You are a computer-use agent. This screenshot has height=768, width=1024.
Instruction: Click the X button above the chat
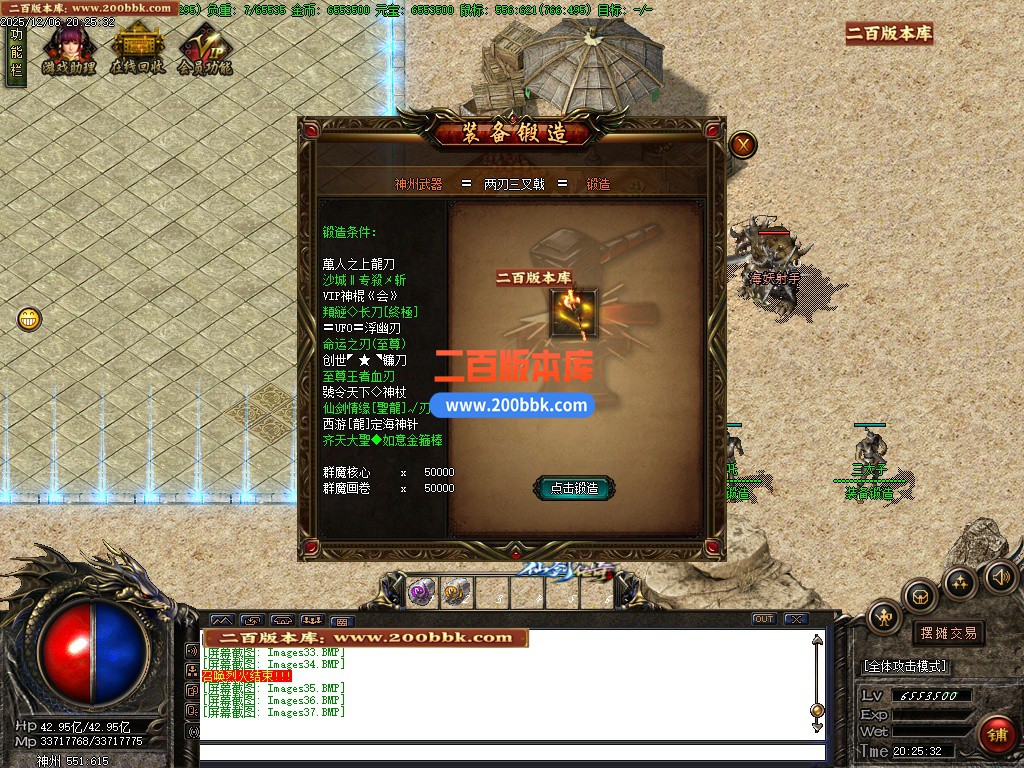tap(796, 619)
